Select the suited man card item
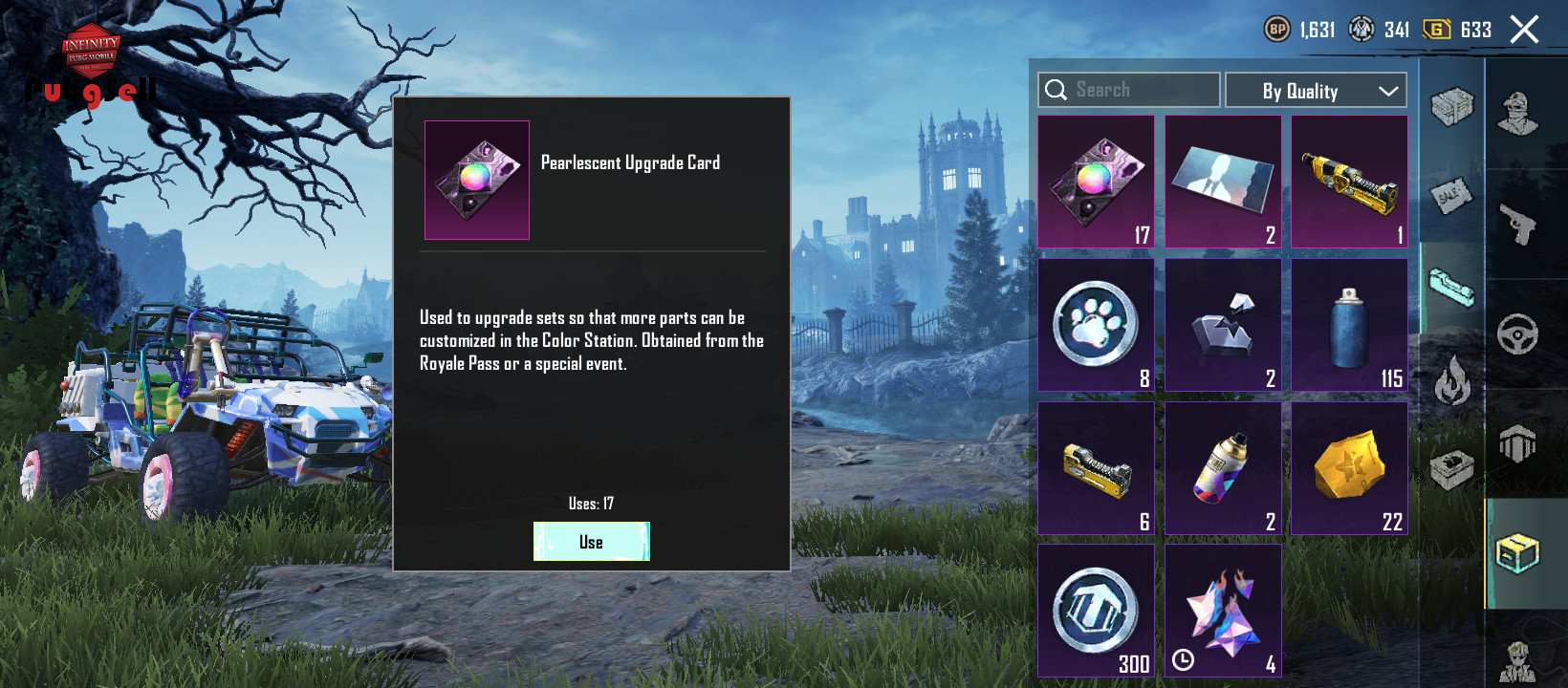 click(1223, 182)
